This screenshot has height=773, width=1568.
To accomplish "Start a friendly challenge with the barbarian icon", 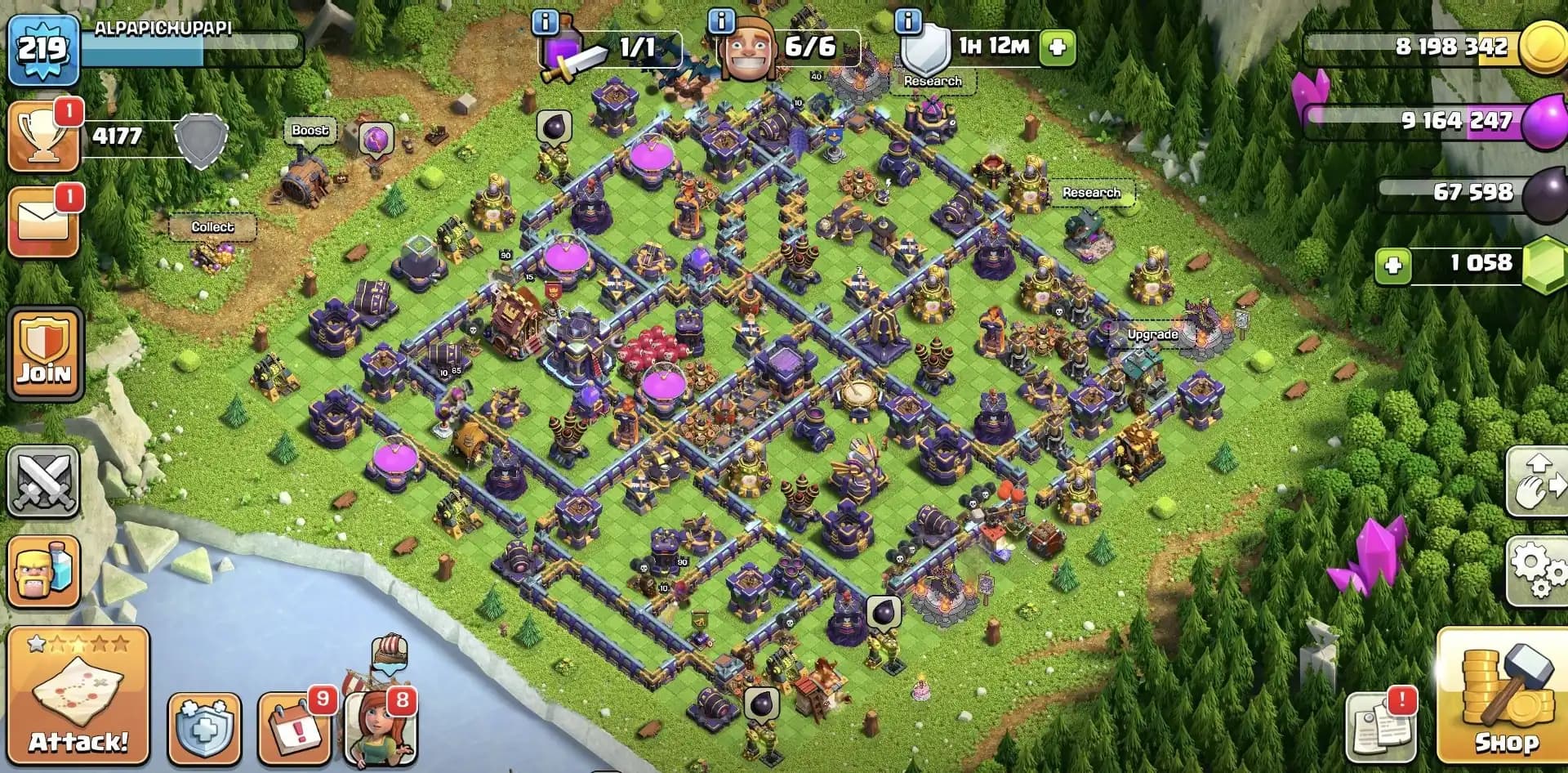I will [x=45, y=572].
